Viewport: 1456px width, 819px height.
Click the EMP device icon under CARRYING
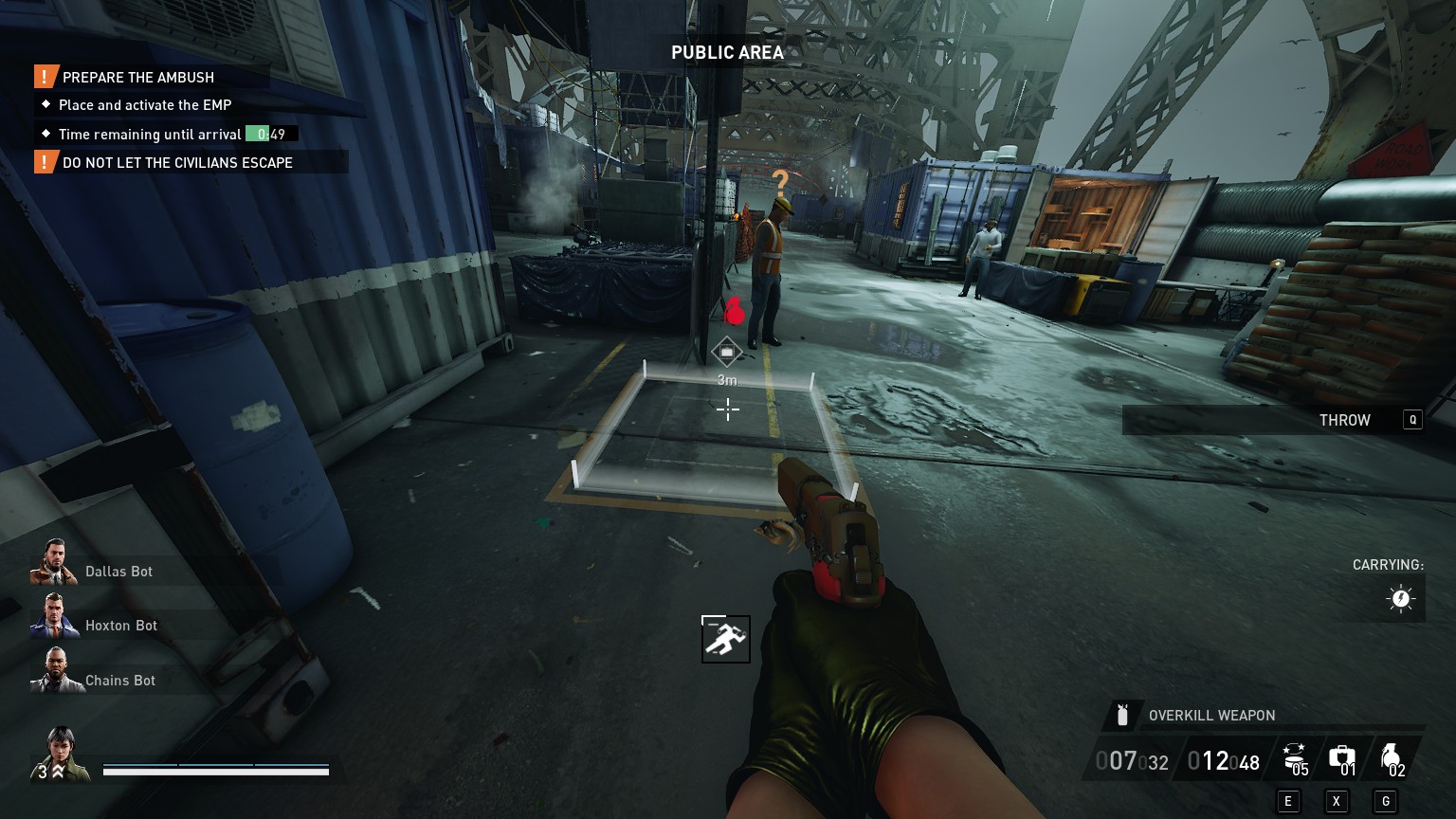click(x=1400, y=598)
